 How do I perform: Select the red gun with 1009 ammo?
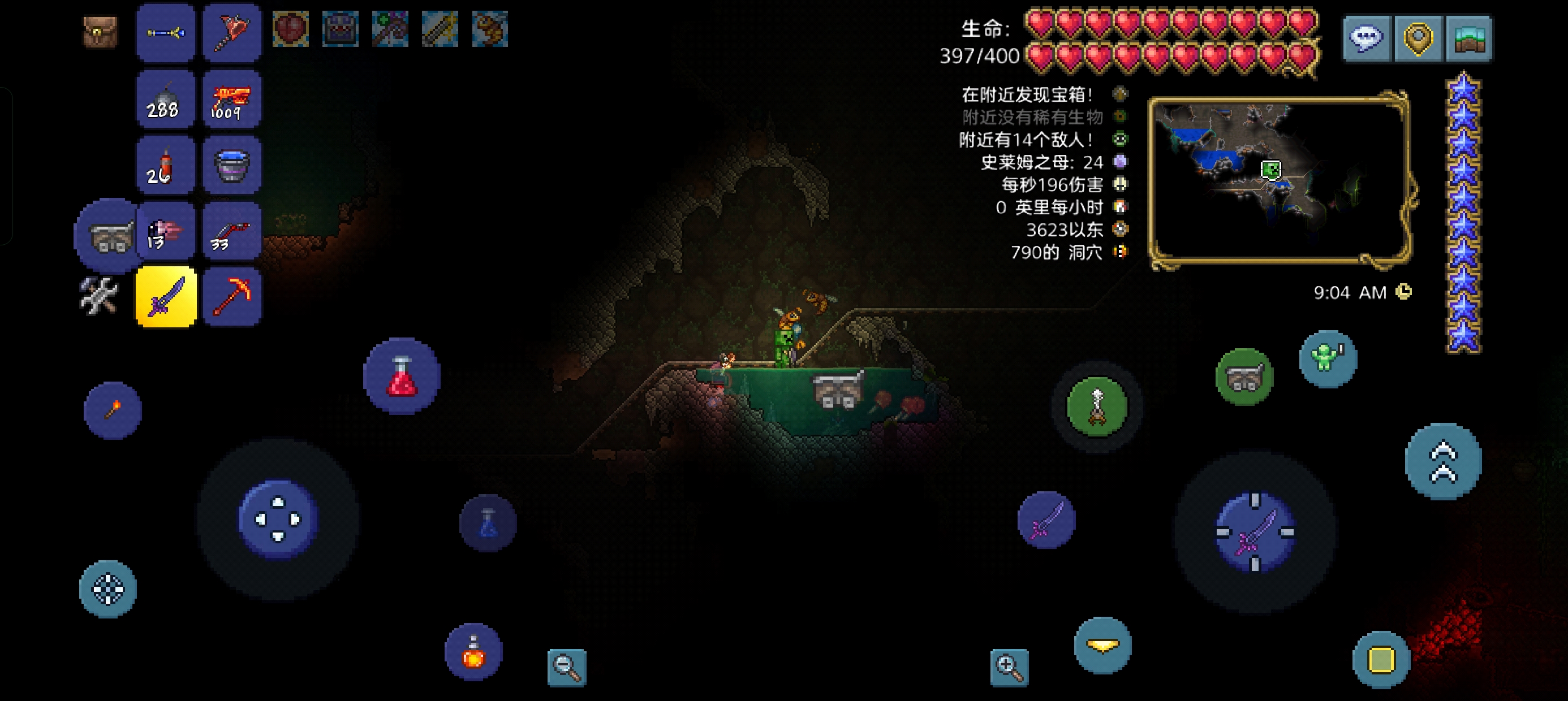pyautogui.click(x=231, y=99)
